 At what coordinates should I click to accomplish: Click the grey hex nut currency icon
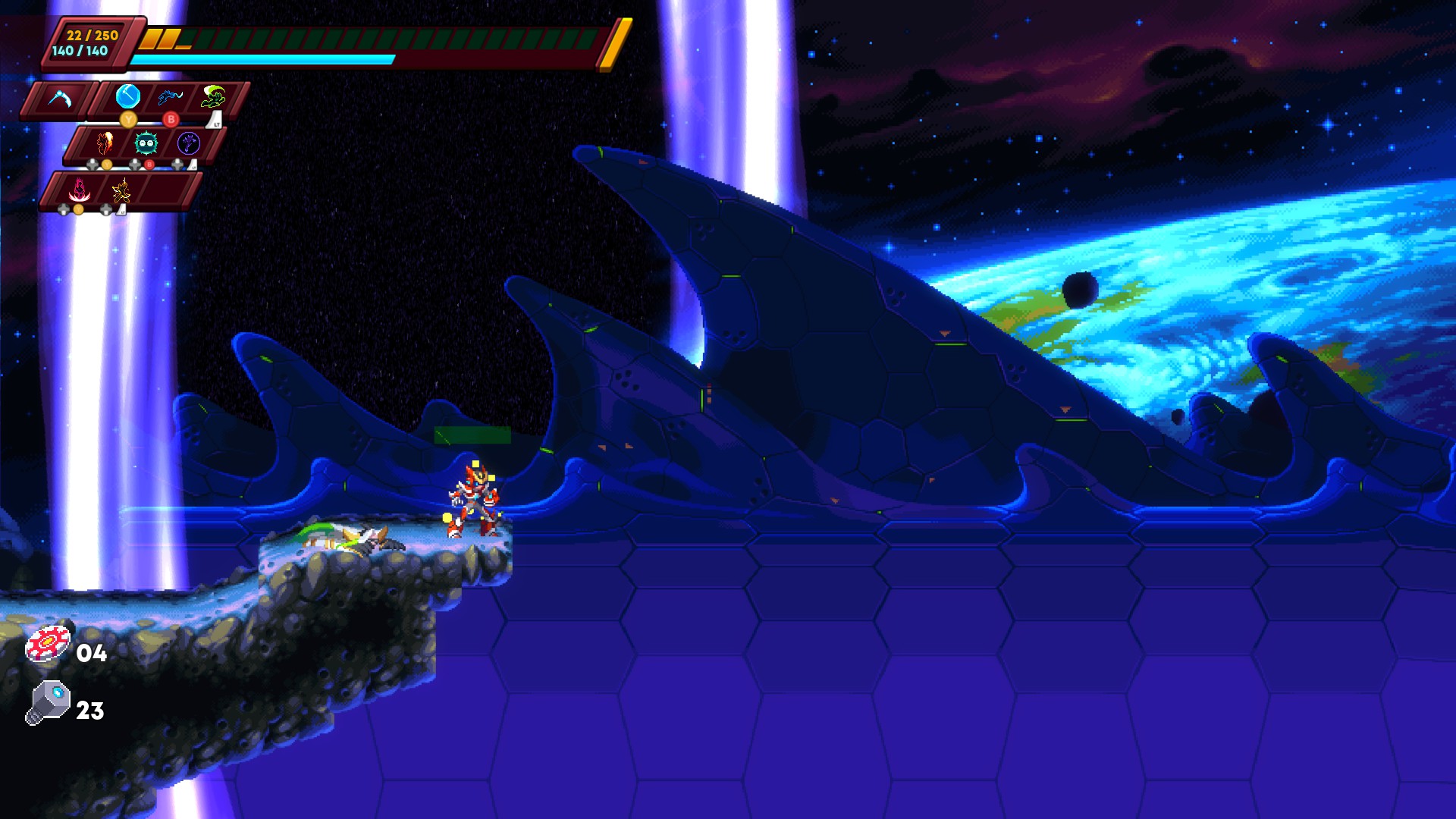point(49,702)
